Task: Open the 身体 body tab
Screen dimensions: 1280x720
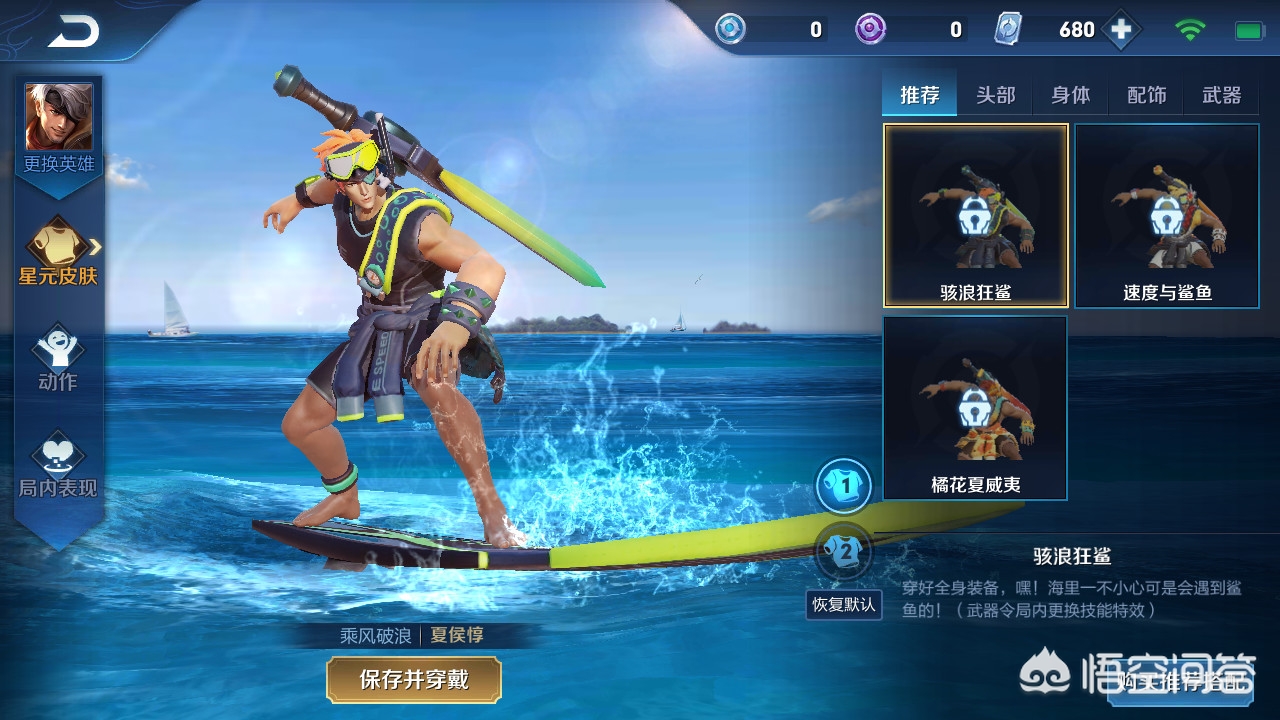Action: pos(1071,95)
